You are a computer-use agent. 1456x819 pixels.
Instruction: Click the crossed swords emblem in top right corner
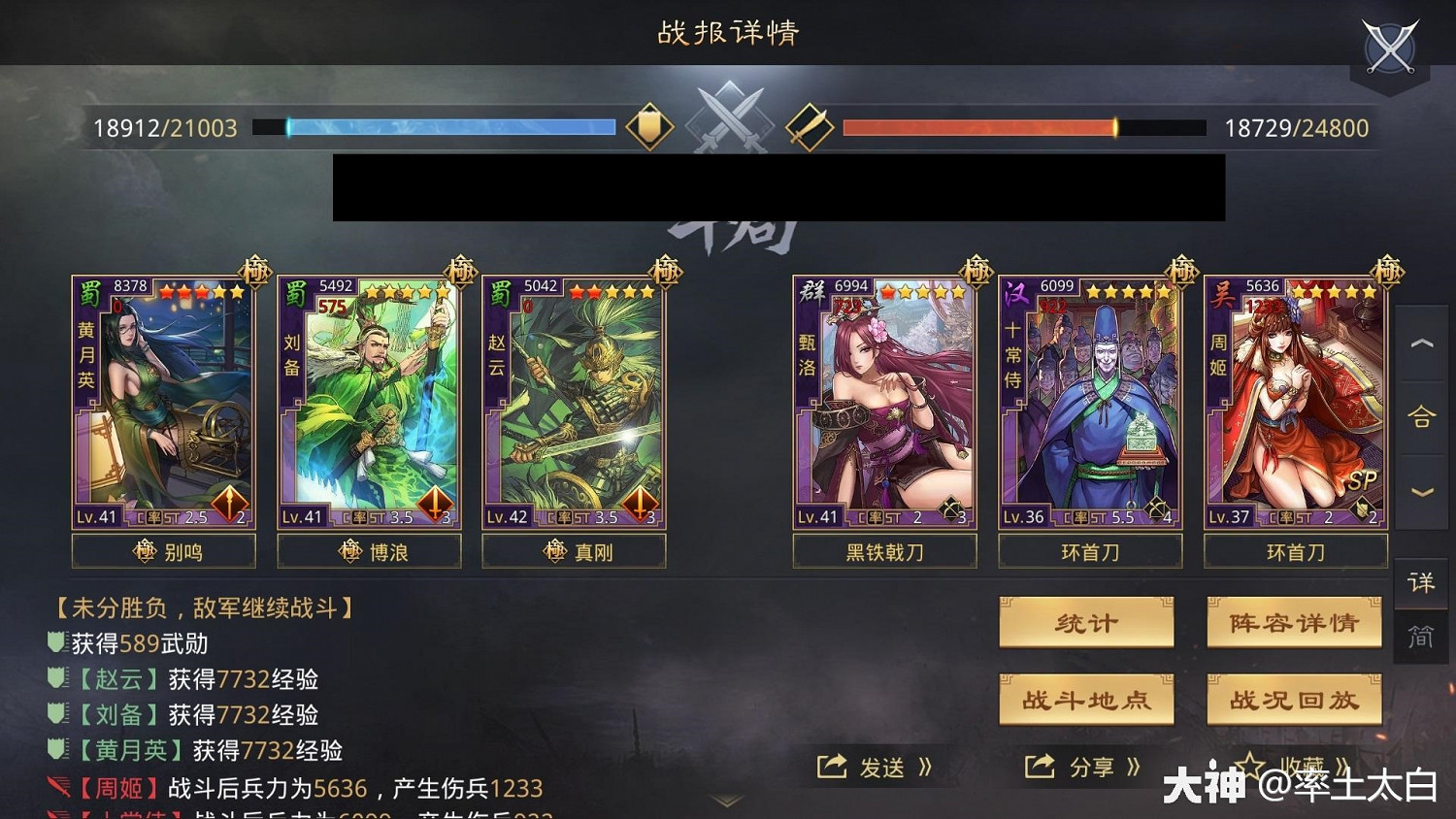click(x=1390, y=46)
